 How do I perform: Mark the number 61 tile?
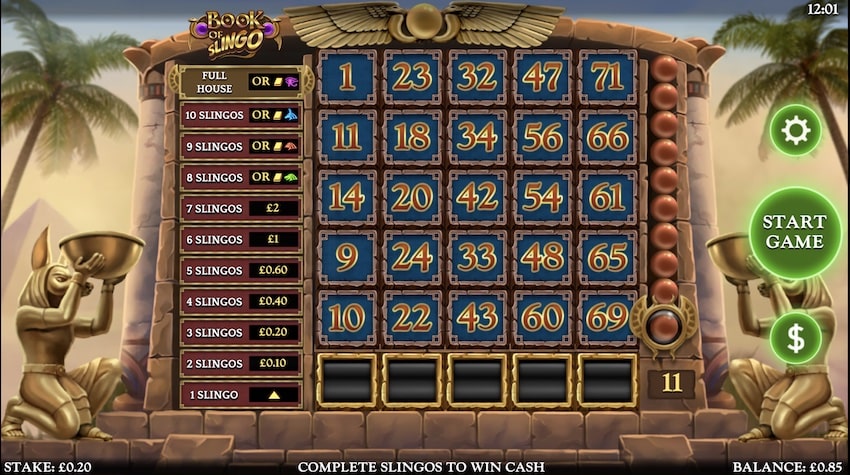pos(607,198)
